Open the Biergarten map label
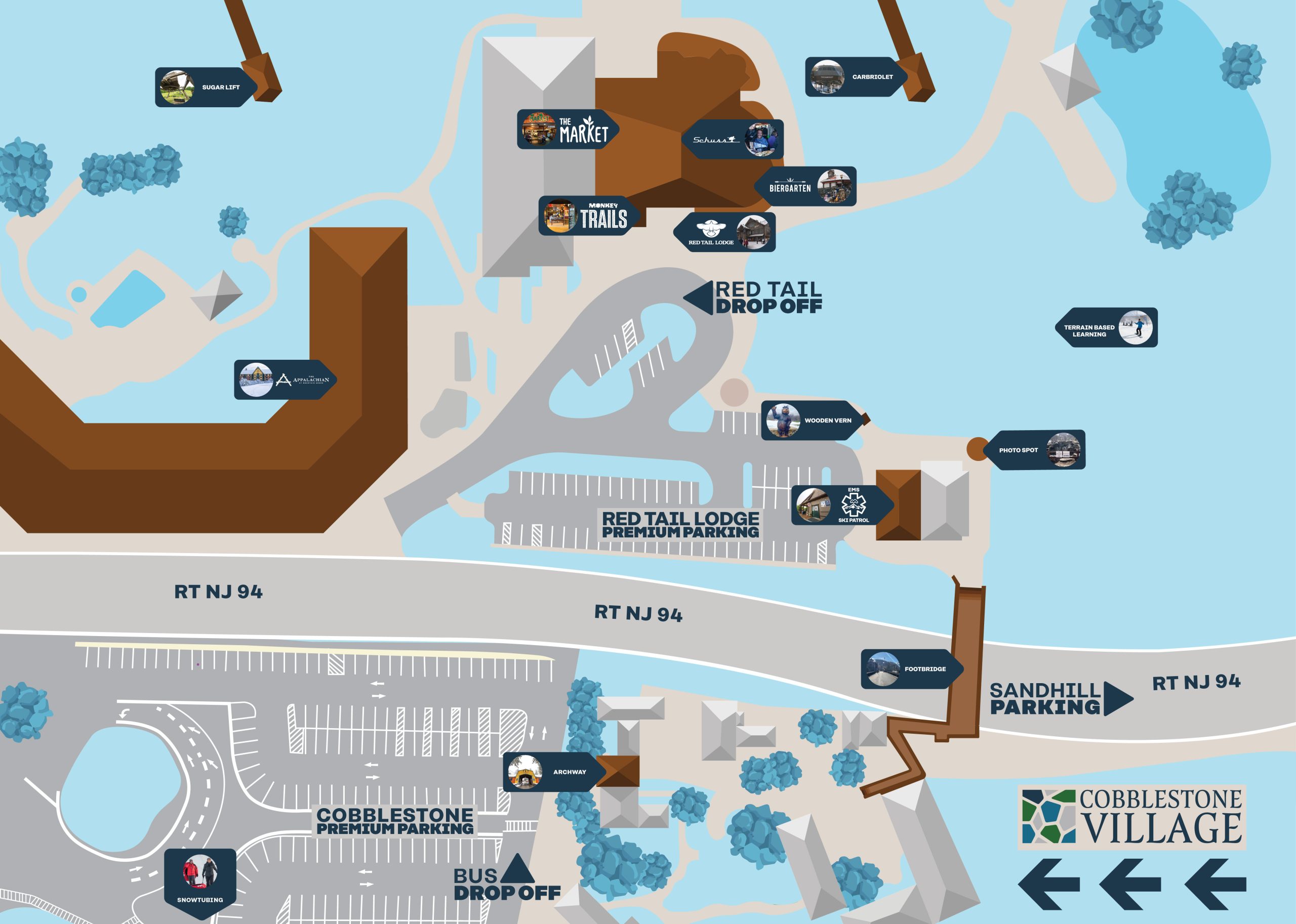This screenshot has height=924, width=1296. click(x=806, y=187)
